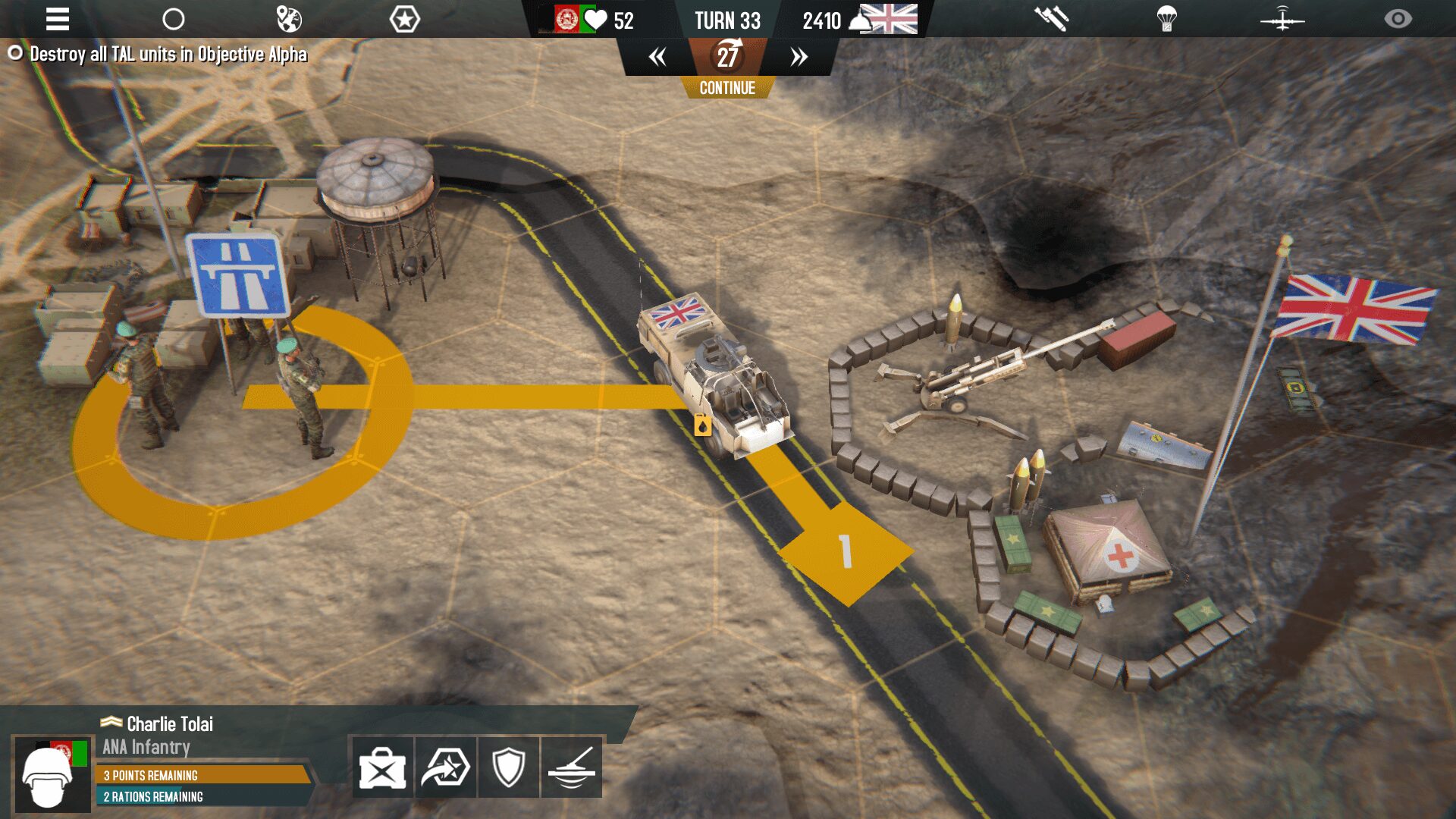Call the aircraft drone support
The width and height of the screenshot is (1456, 819).
point(1282,19)
